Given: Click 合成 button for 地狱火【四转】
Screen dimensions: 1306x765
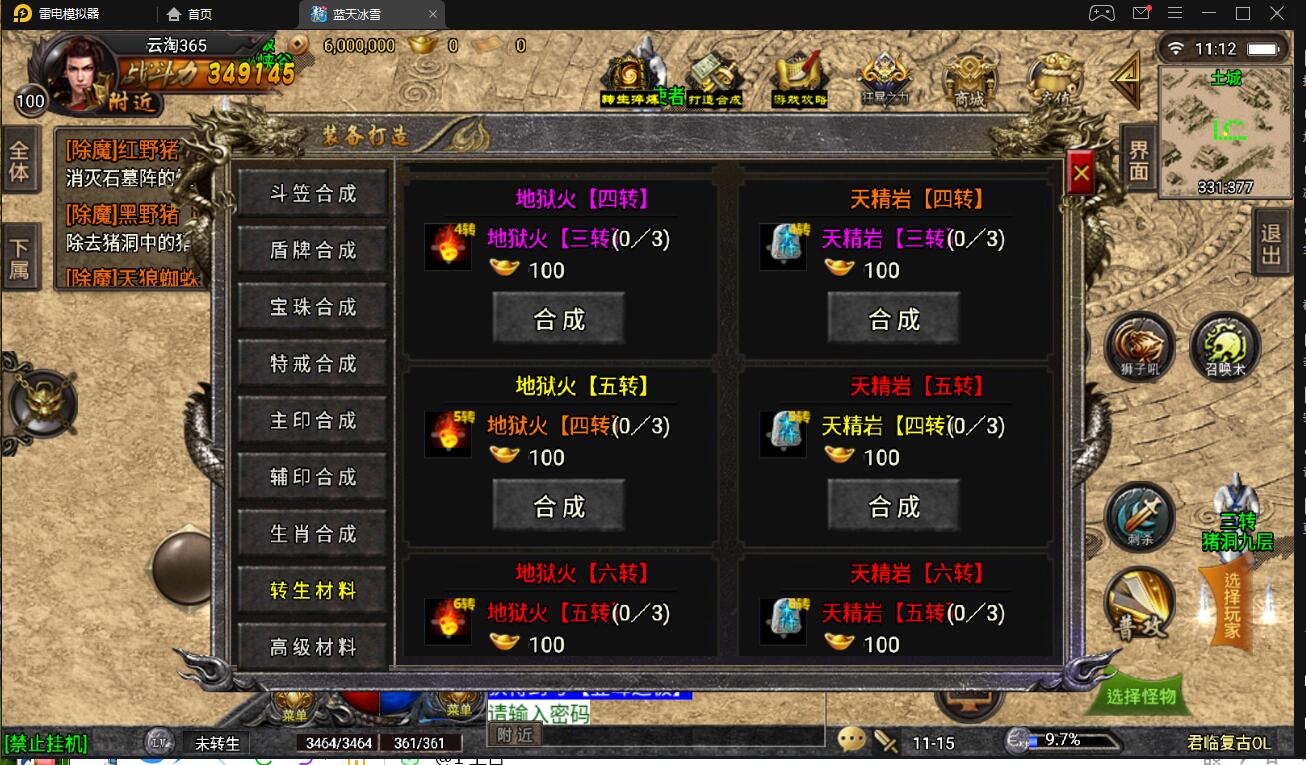Looking at the screenshot, I should [558, 318].
